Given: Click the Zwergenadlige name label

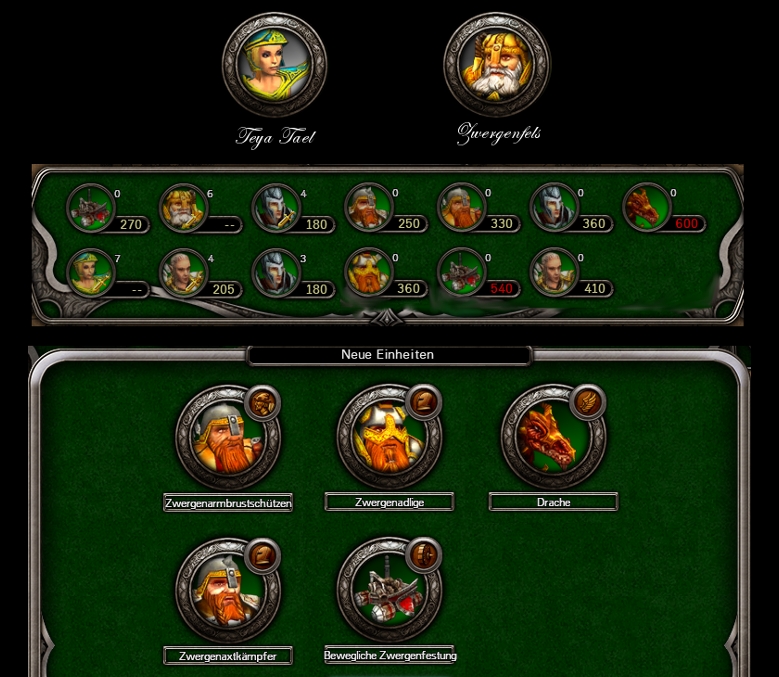Looking at the screenshot, I should (390, 502).
